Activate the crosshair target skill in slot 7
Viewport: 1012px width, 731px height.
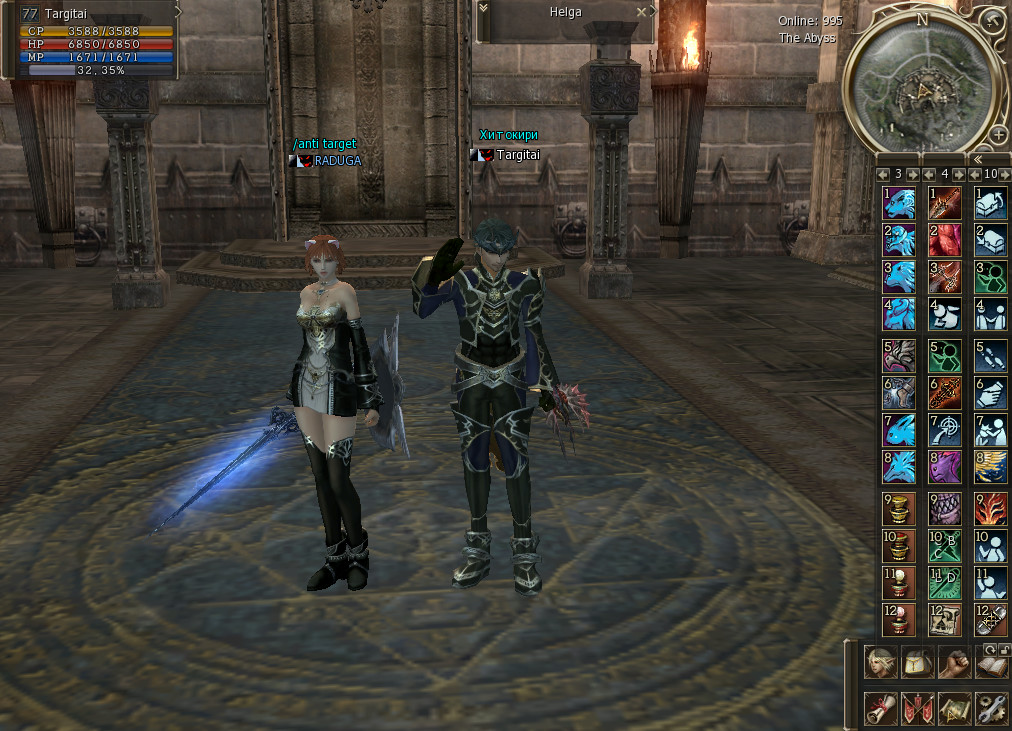pos(944,430)
